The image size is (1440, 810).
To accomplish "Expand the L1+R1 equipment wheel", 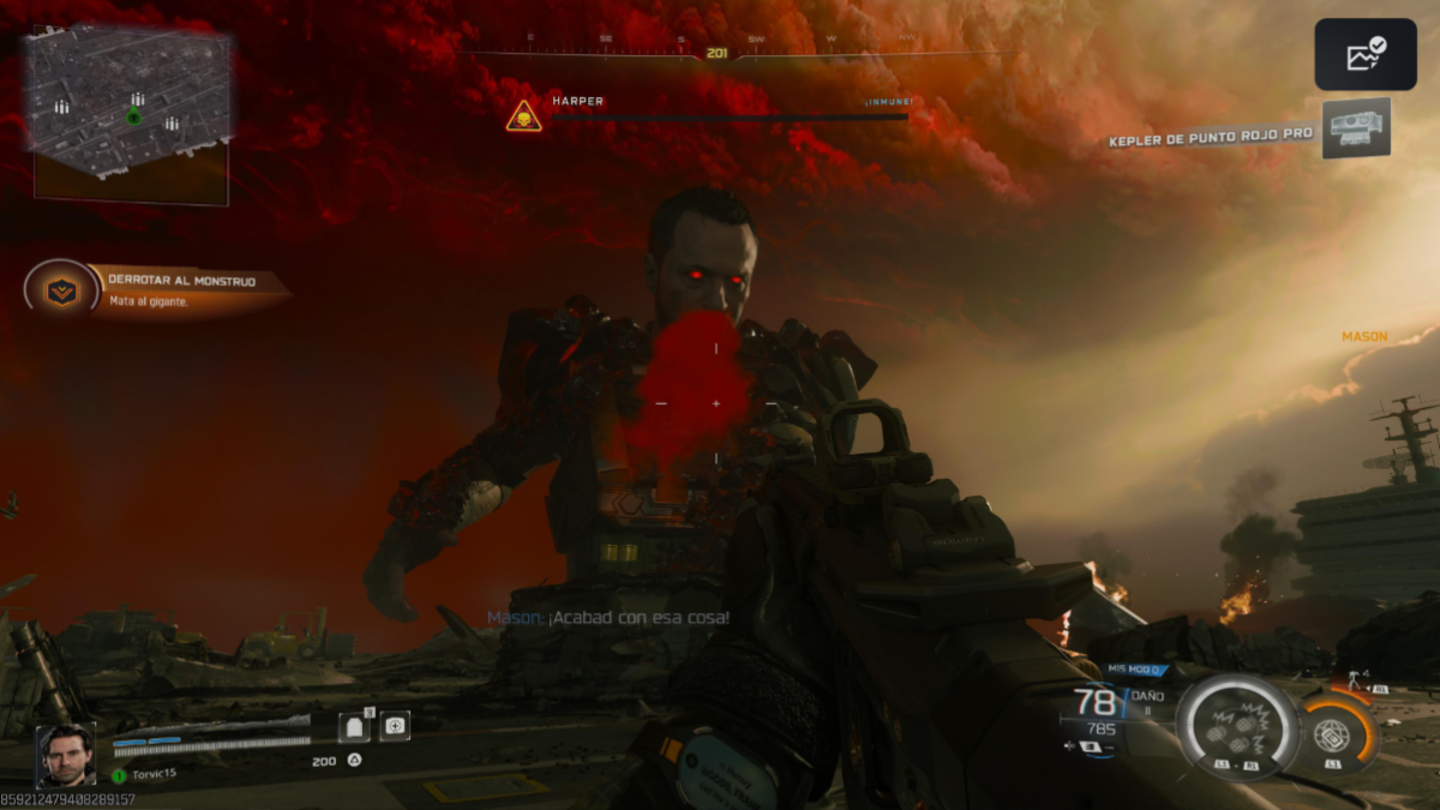I will point(1237,764).
